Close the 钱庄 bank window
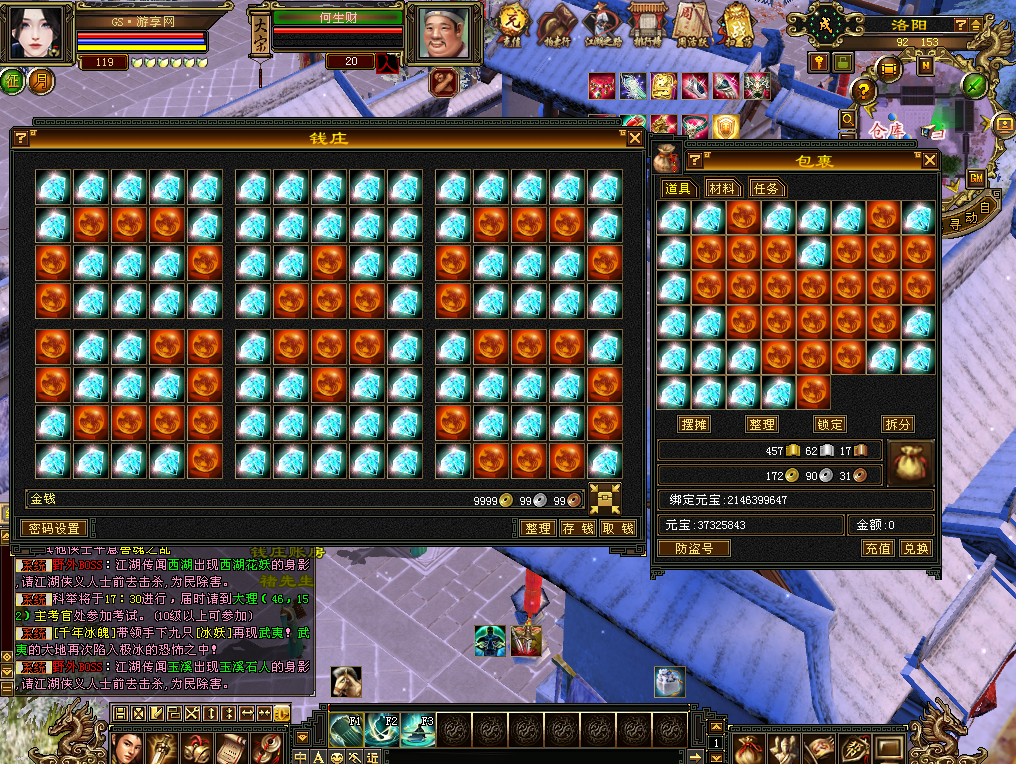The height and width of the screenshot is (764, 1016). tap(635, 139)
